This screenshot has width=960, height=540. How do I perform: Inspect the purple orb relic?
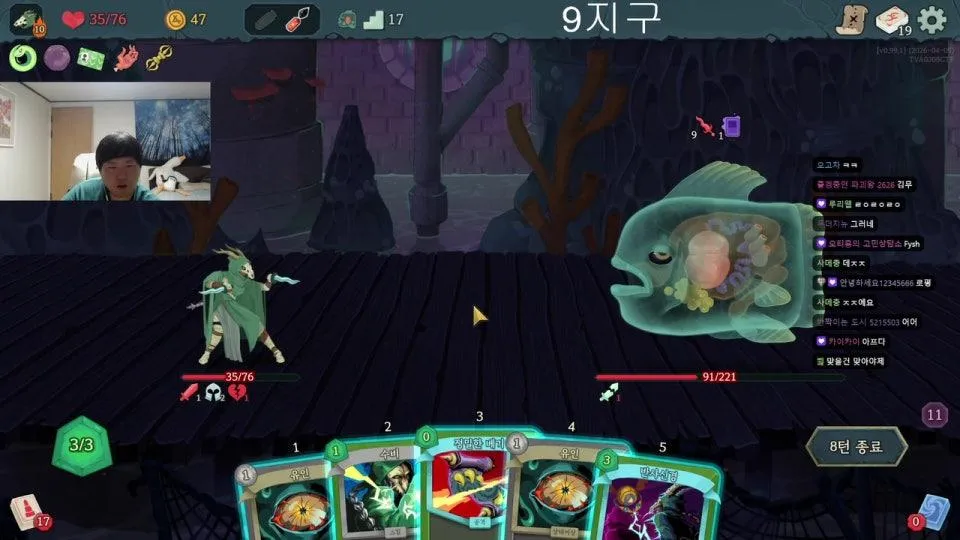(x=56, y=58)
